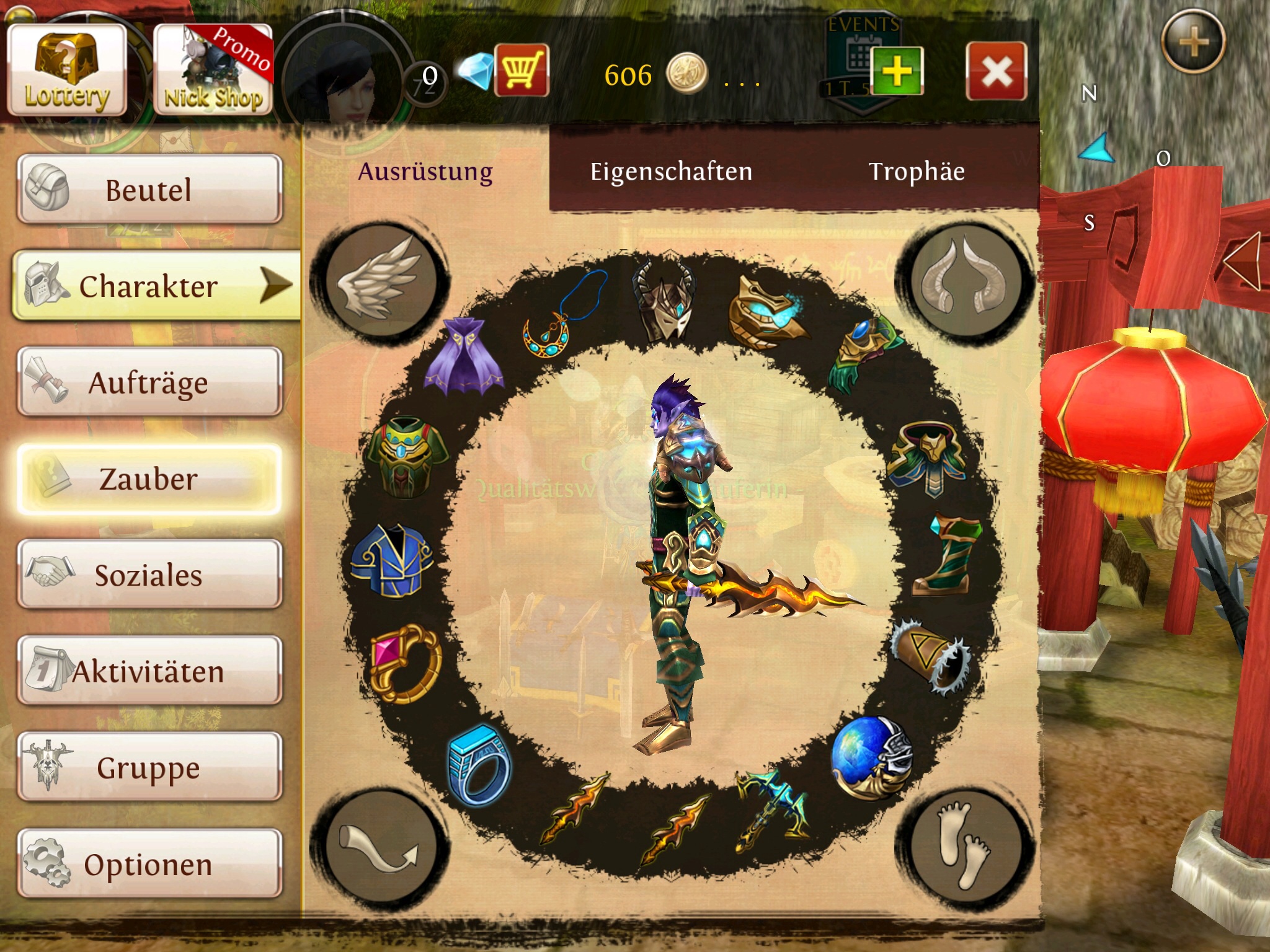Close the character menu with red X
Screen dimensions: 1270x952
click(x=996, y=71)
